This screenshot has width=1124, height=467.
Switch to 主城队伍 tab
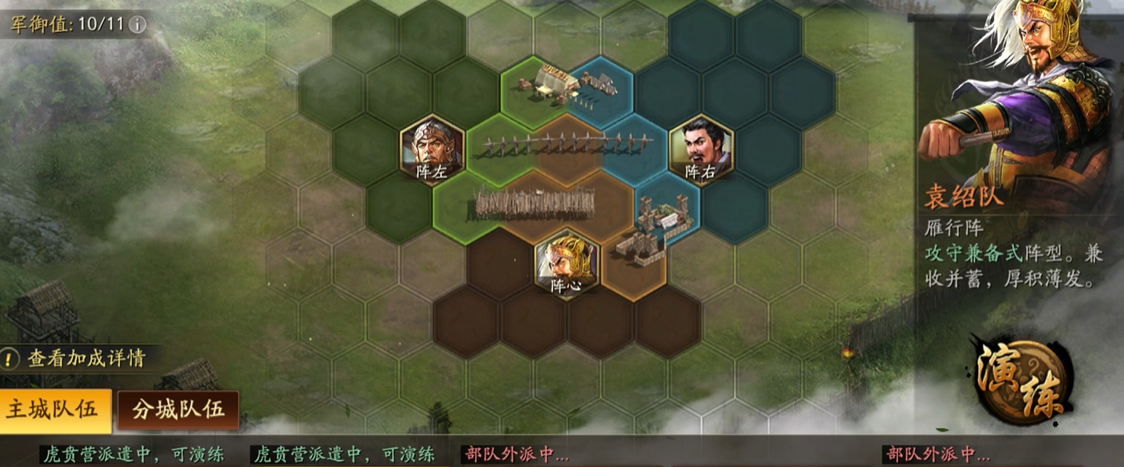(x=55, y=409)
